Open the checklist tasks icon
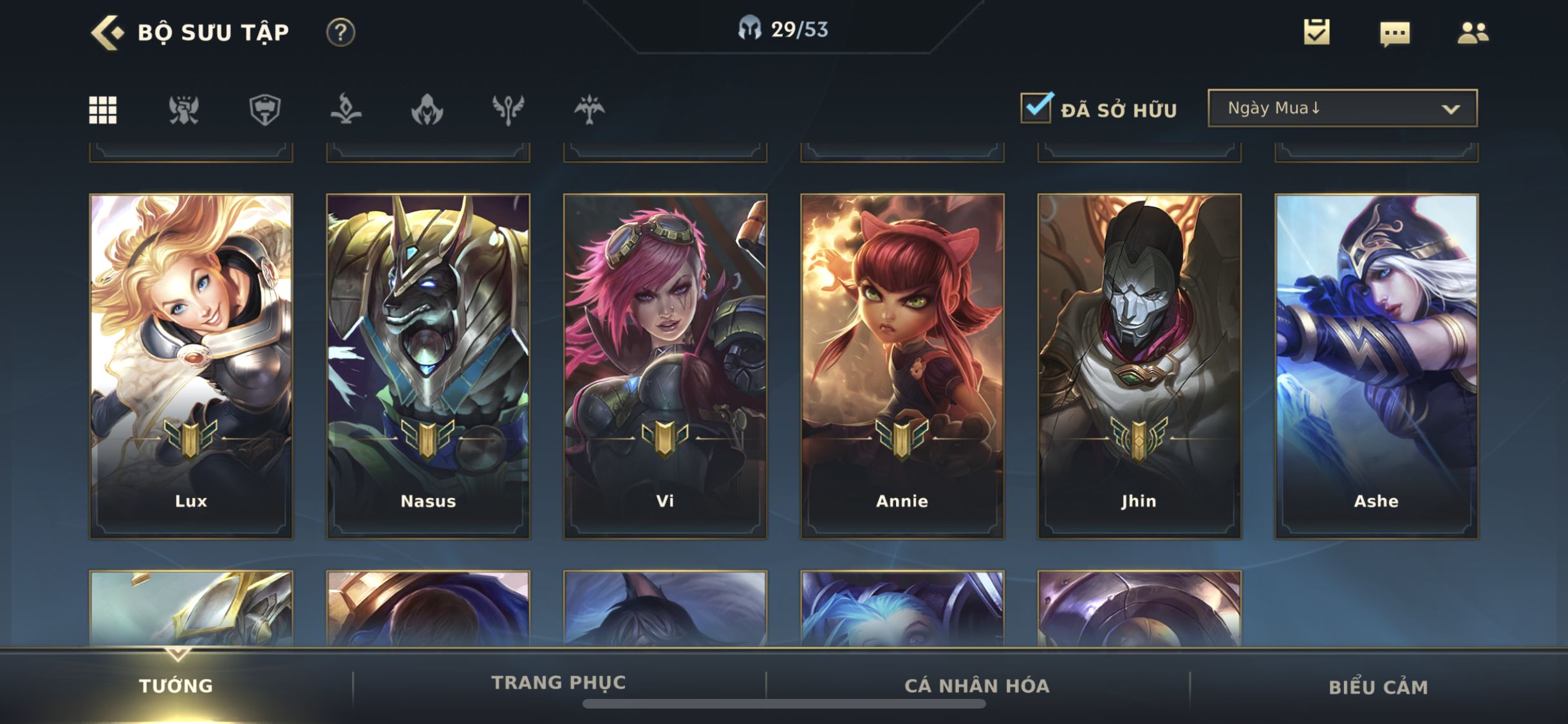Screen dimensions: 1568x724 (1316, 32)
